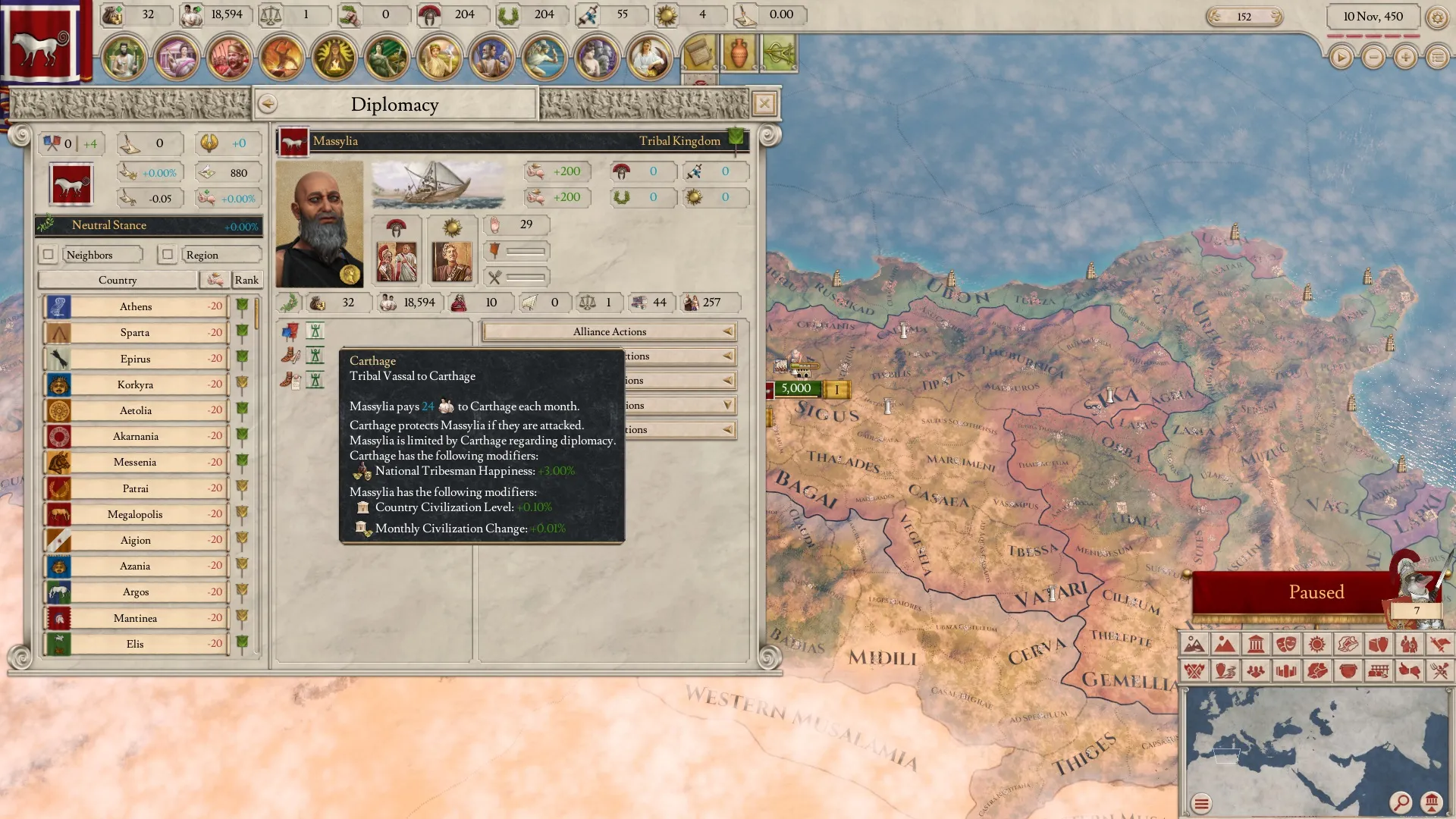
Task: Select Sparta in the country list
Action: tap(135, 332)
